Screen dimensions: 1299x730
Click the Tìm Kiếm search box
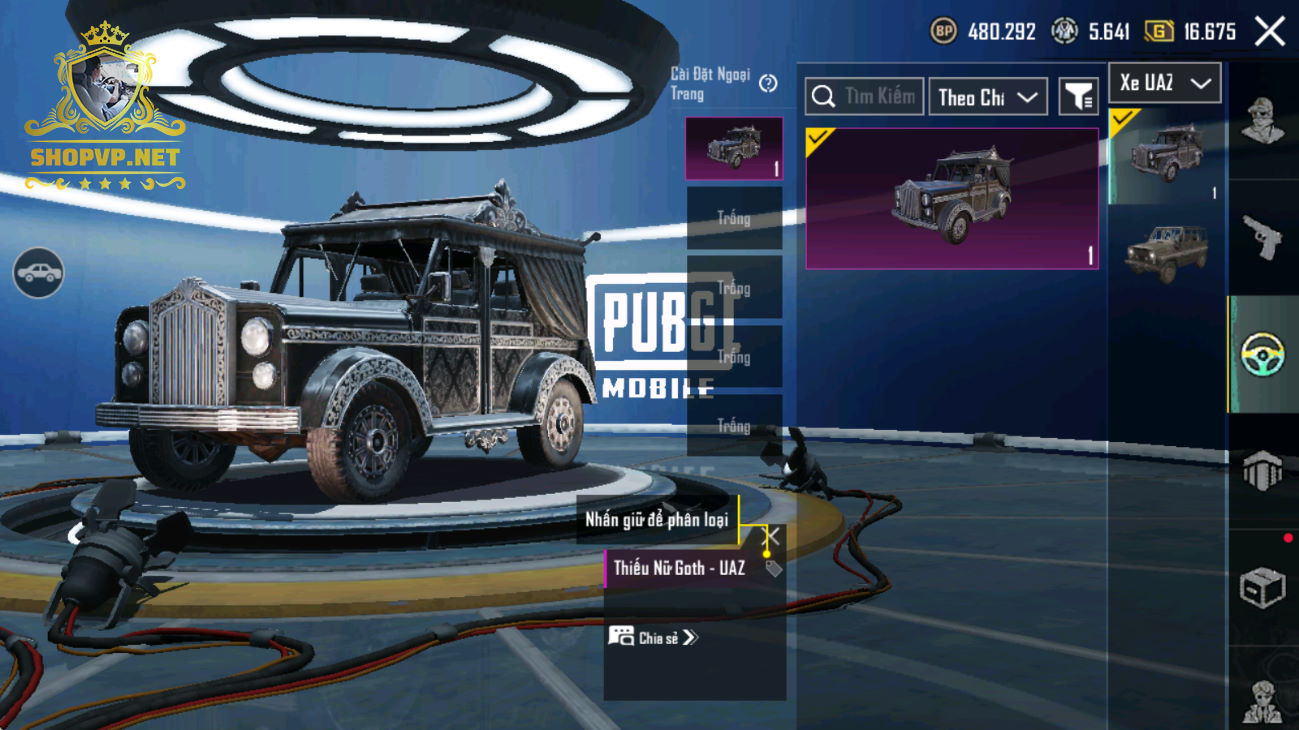point(865,97)
